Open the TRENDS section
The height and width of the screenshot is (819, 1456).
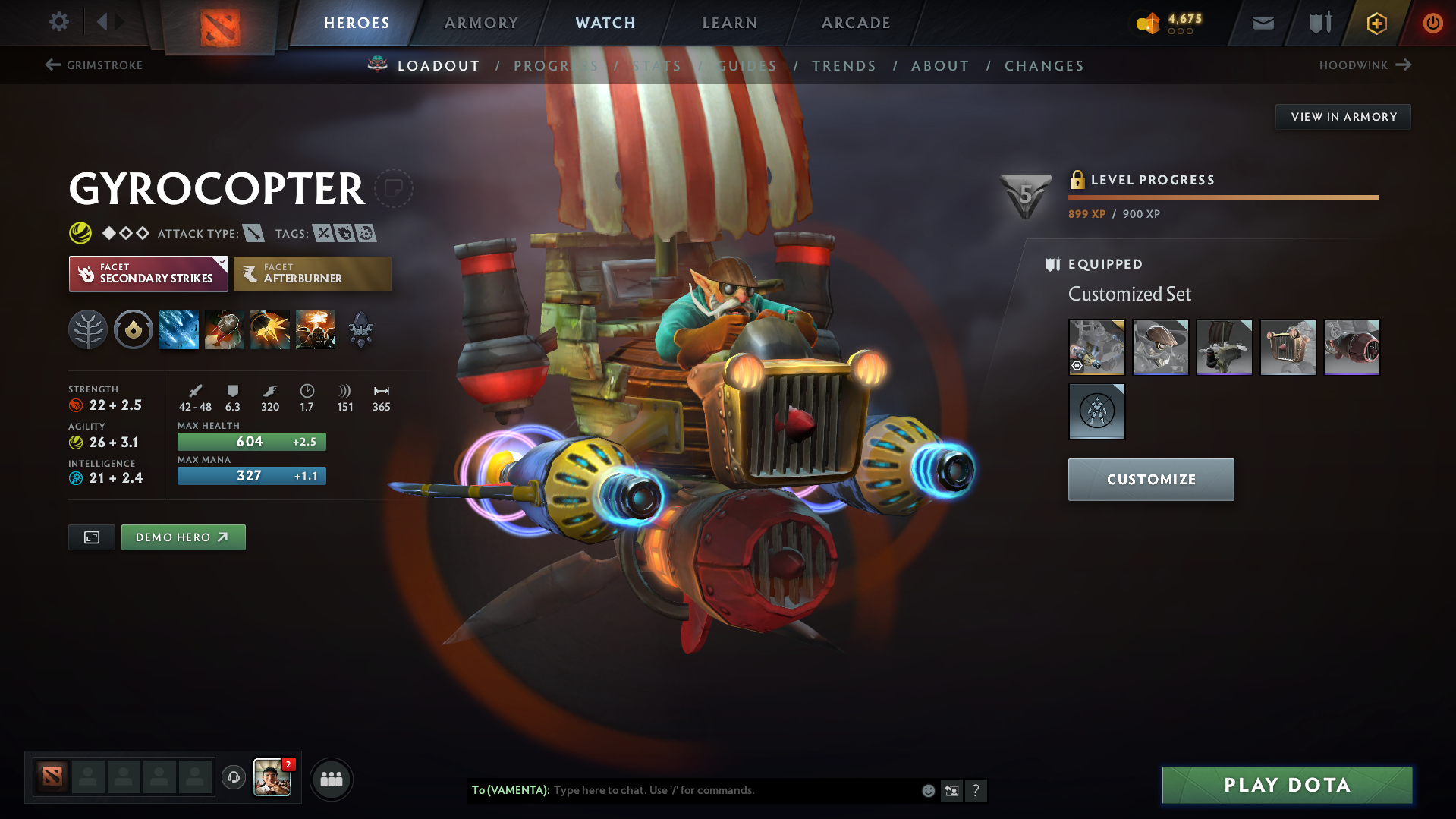tap(844, 65)
